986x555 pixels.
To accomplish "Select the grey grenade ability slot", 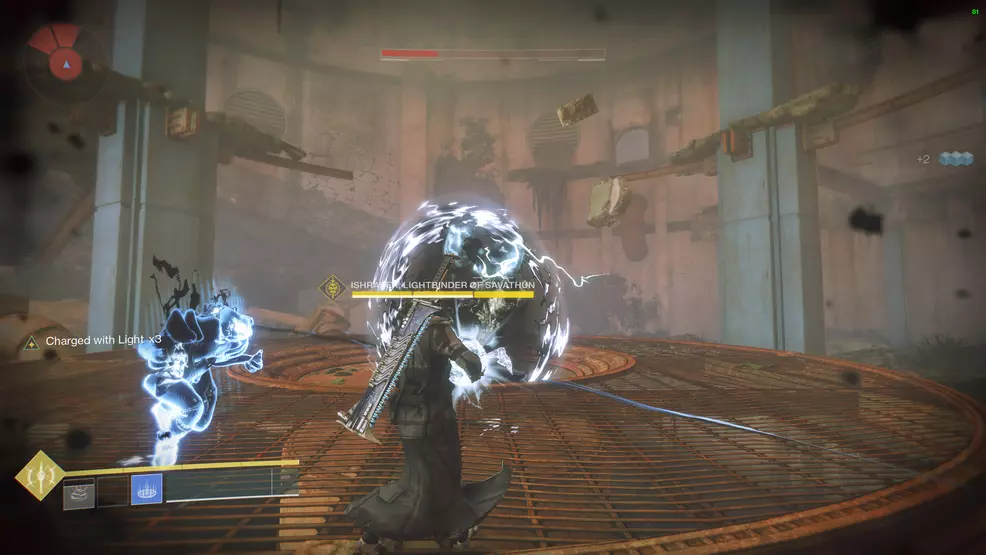I will (79, 492).
